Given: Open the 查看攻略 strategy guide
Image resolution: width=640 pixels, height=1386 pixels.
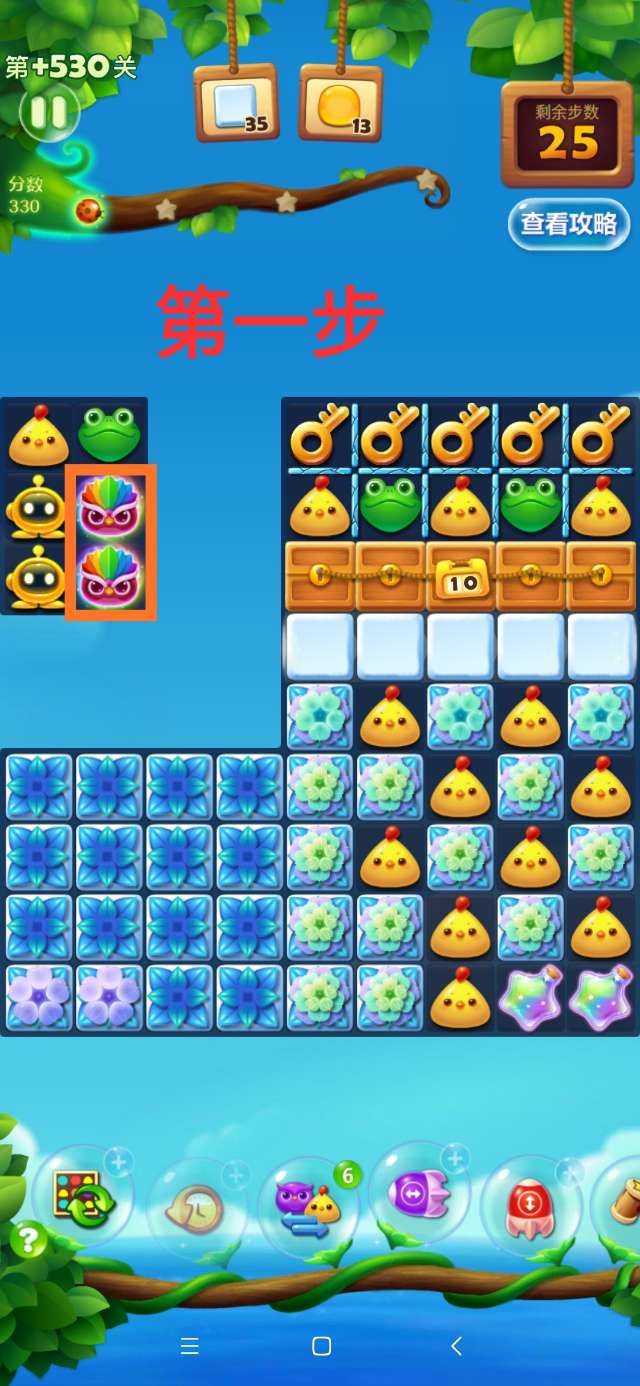Looking at the screenshot, I should 568,224.
